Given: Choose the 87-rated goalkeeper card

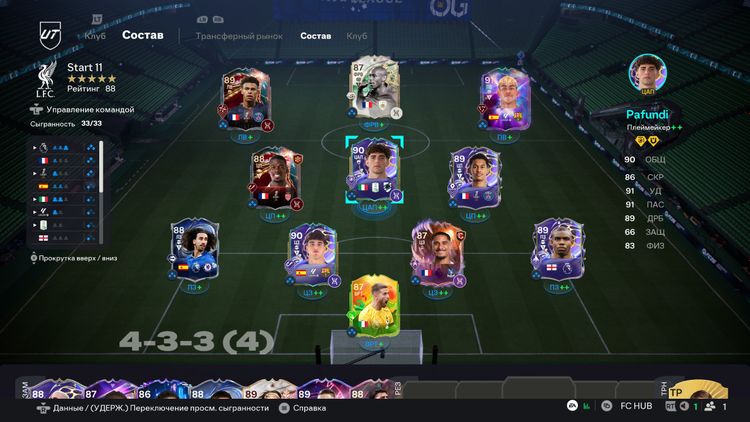Looking at the screenshot, I should click(x=374, y=304).
